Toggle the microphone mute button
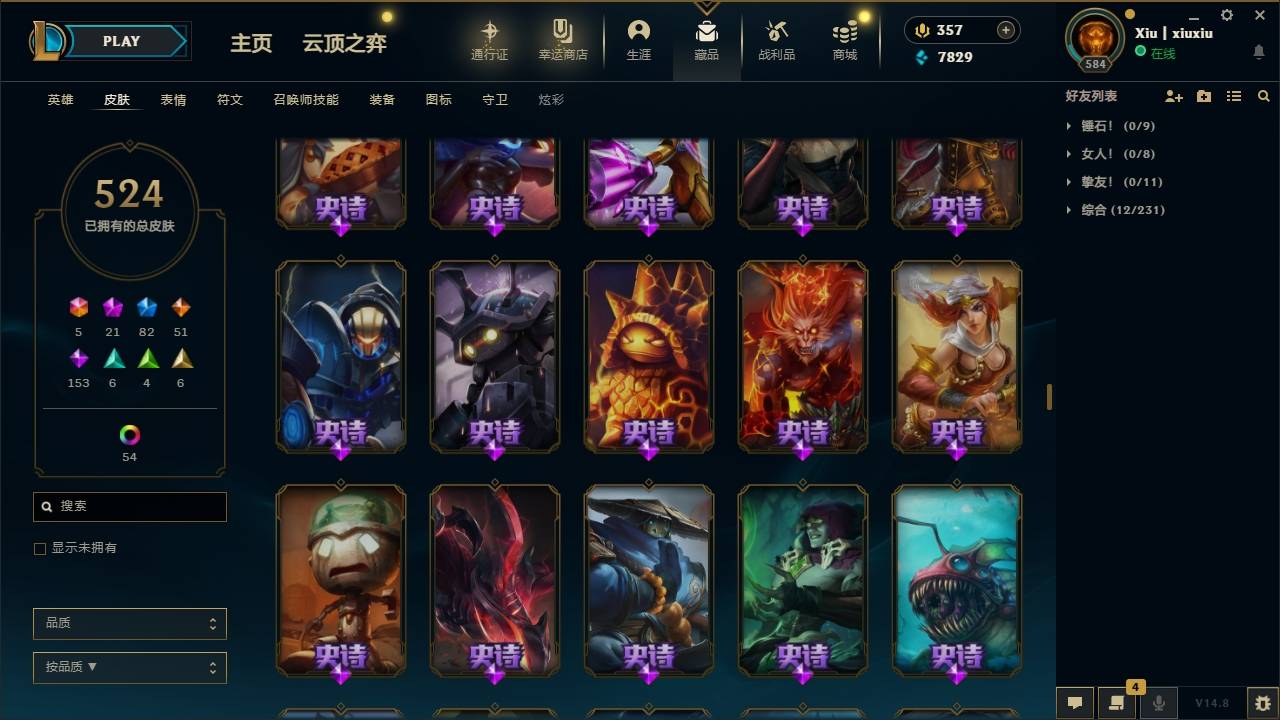Viewport: 1280px width, 720px height. click(x=1159, y=702)
